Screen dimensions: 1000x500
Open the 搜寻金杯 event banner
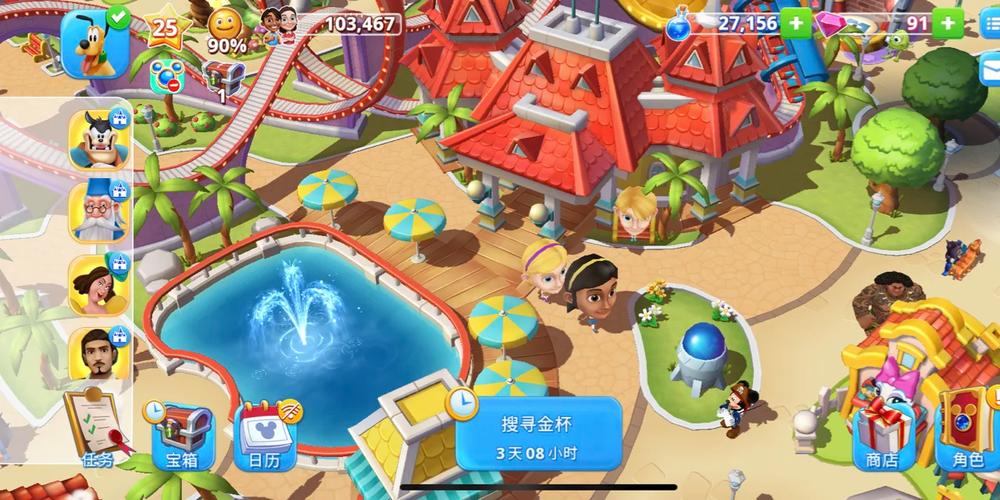[x=537, y=434]
